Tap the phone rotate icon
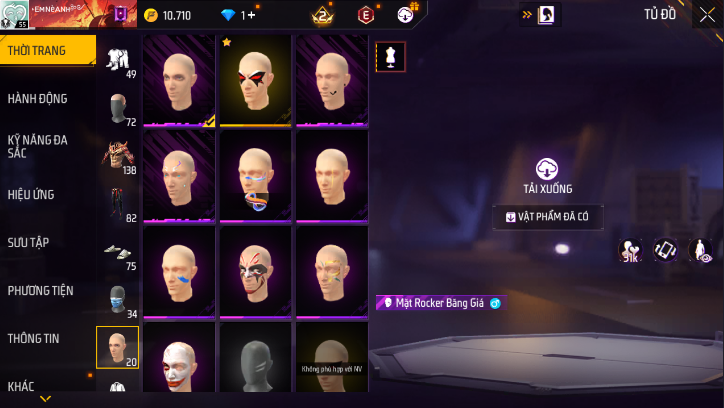The height and width of the screenshot is (408, 724). click(x=665, y=251)
